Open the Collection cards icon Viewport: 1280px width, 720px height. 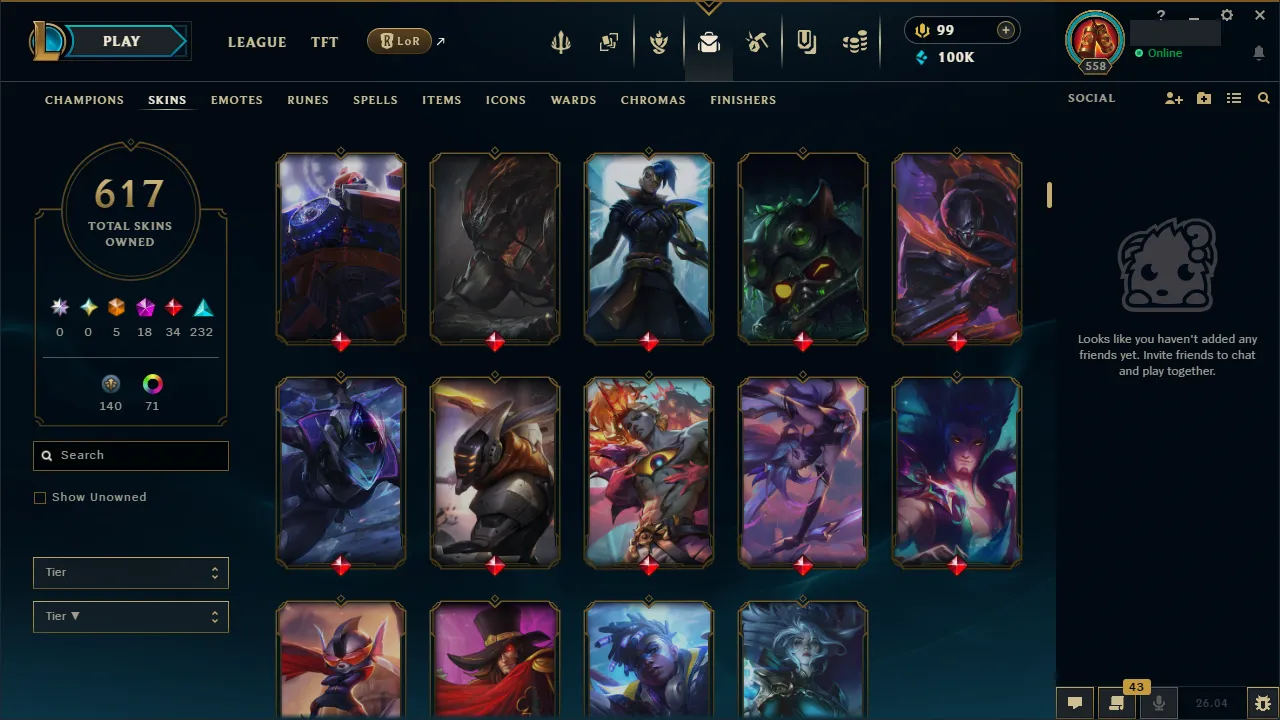609,41
